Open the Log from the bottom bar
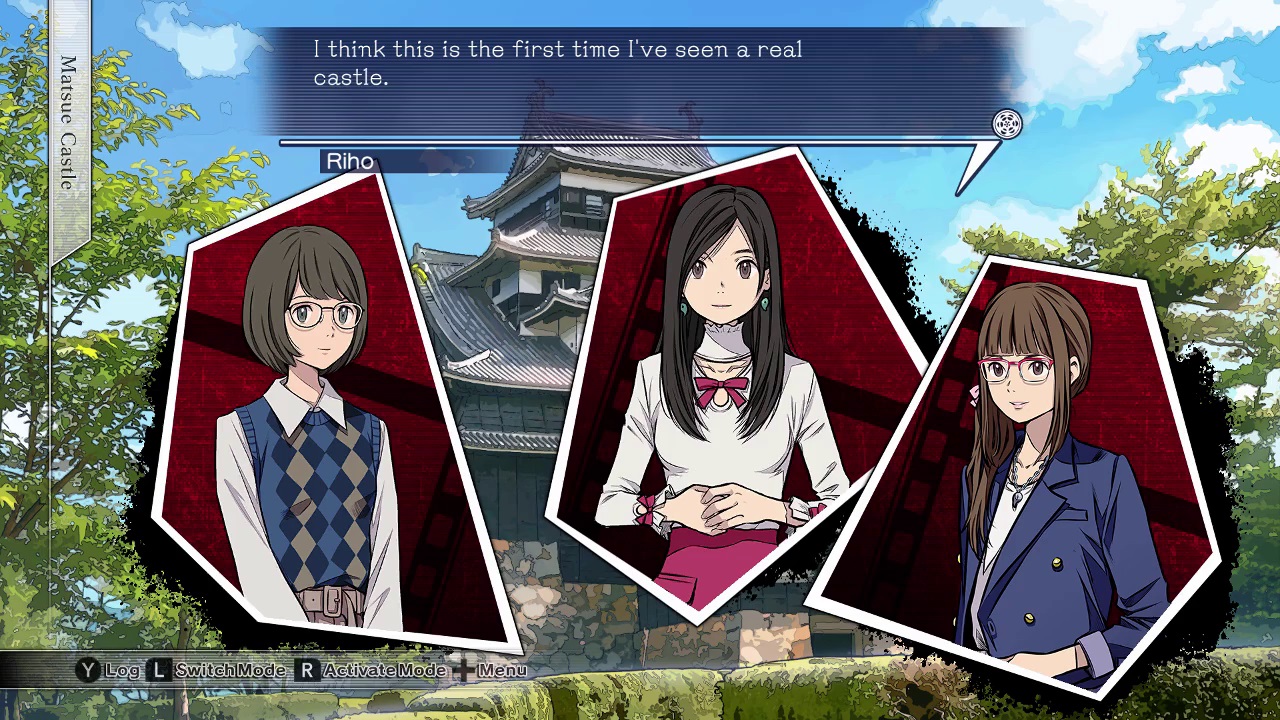The width and height of the screenshot is (1280, 720). coord(122,670)
